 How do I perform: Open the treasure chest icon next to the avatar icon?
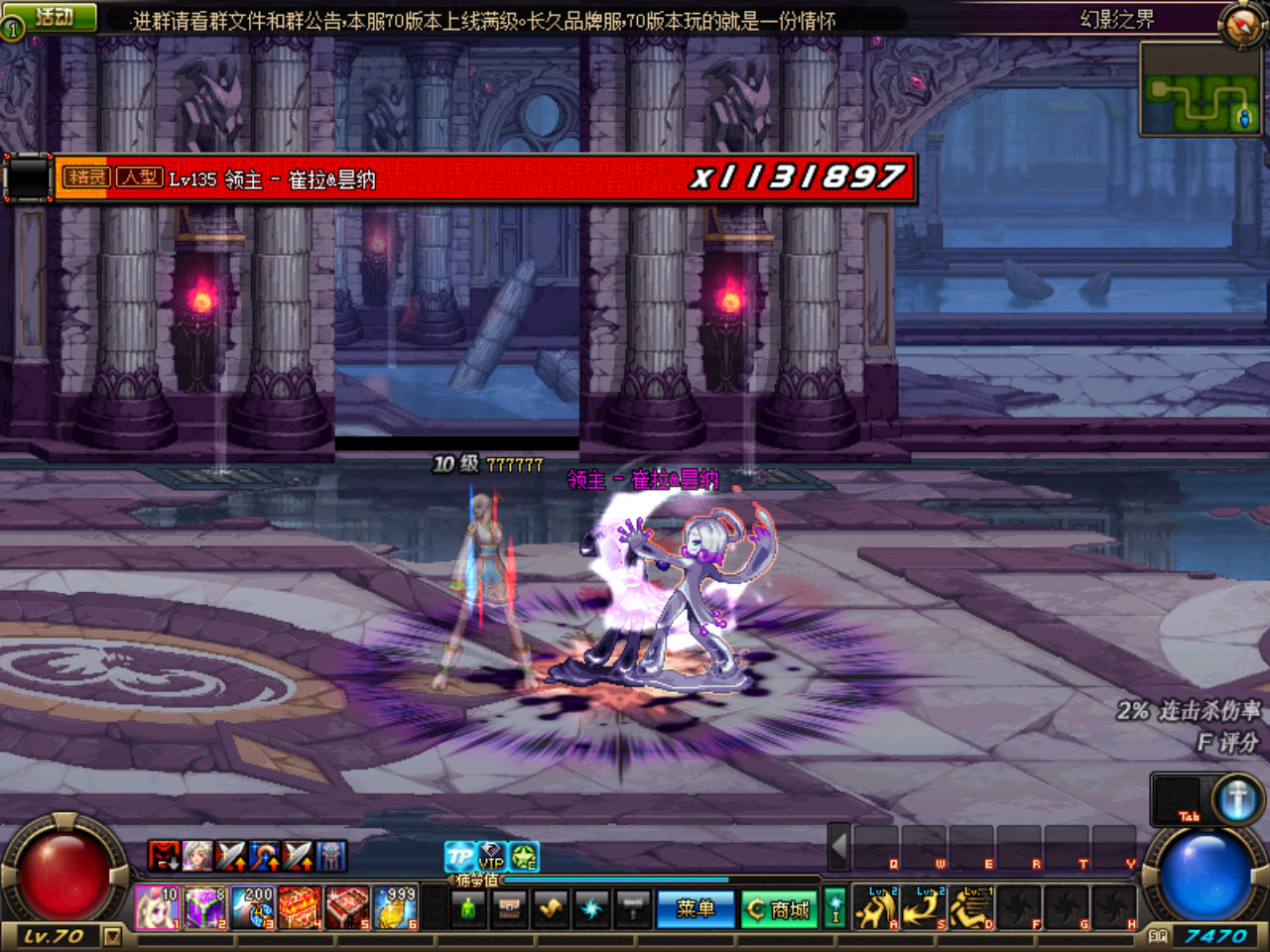510,908
